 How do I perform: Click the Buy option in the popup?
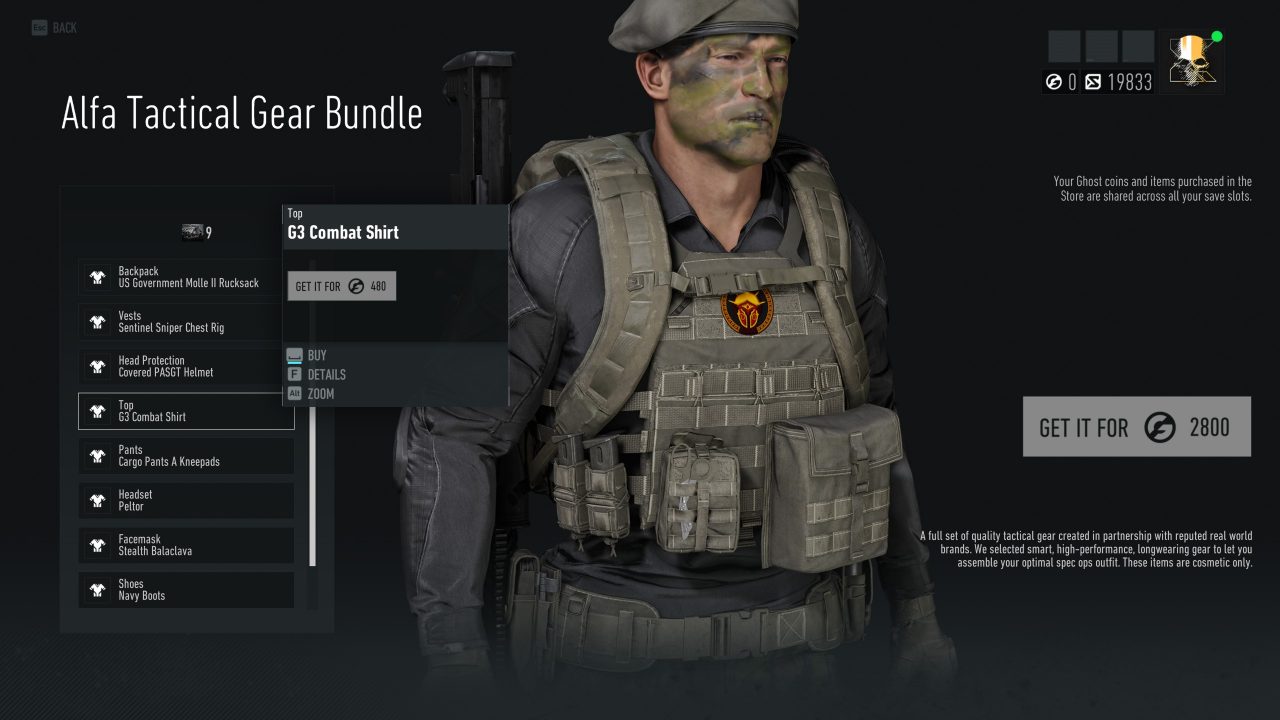click(x=316, y=355)
